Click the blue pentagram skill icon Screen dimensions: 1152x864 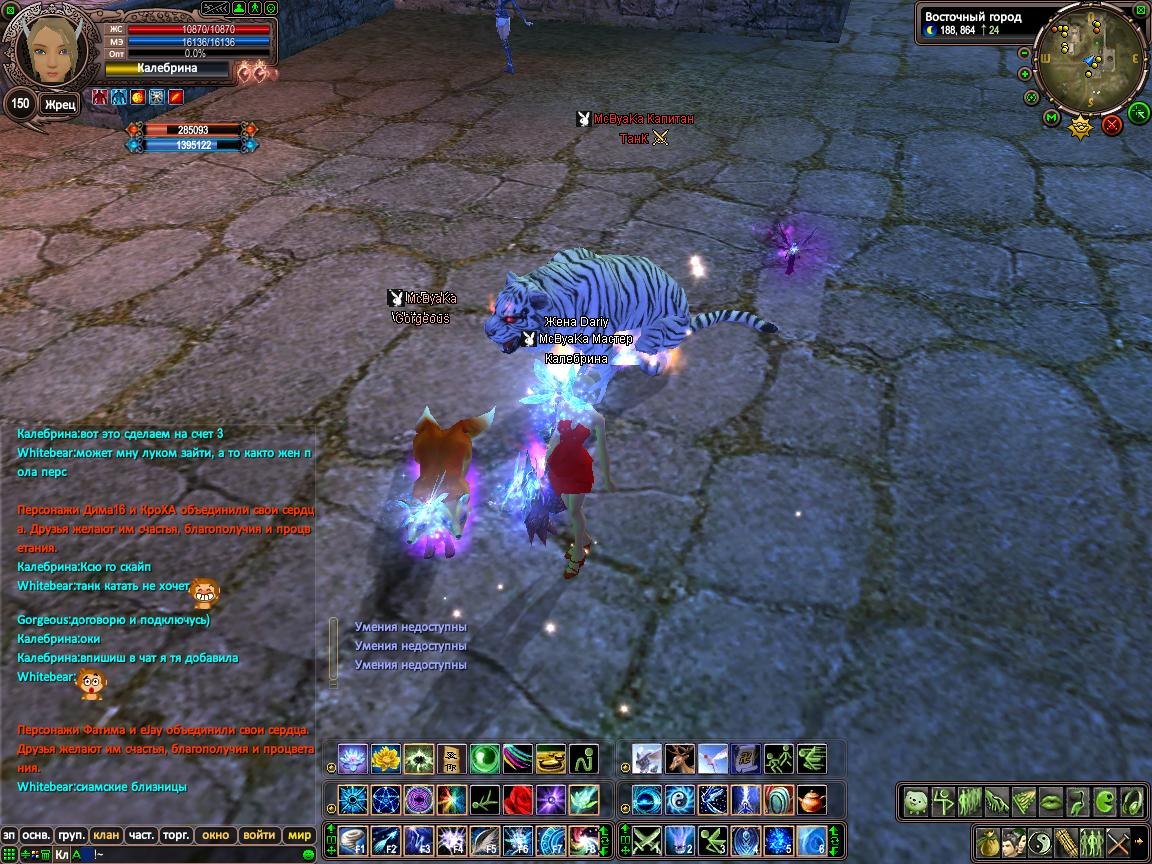click(x=385, y=800)
